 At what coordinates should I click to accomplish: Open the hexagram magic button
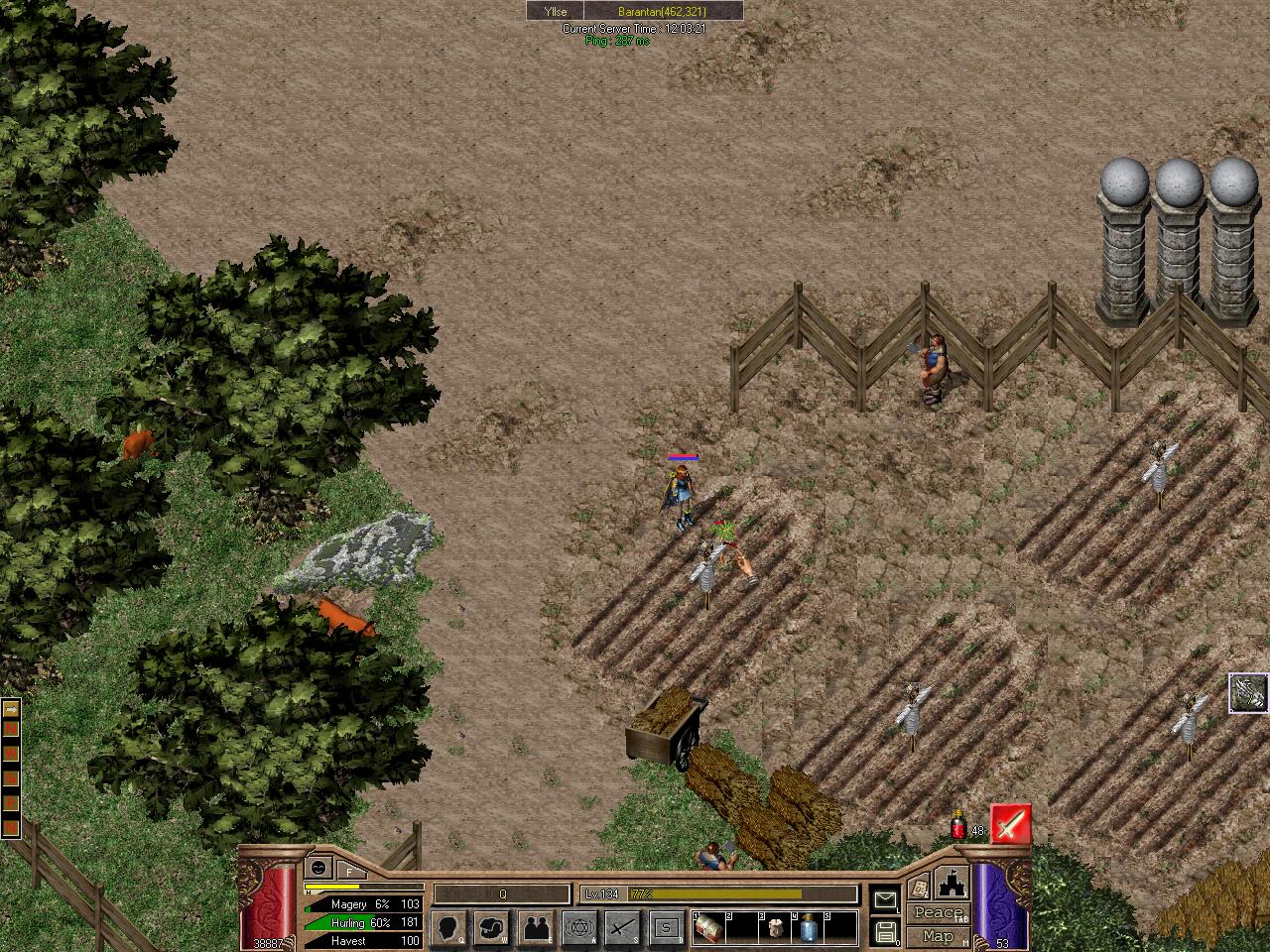click(579, 928)
